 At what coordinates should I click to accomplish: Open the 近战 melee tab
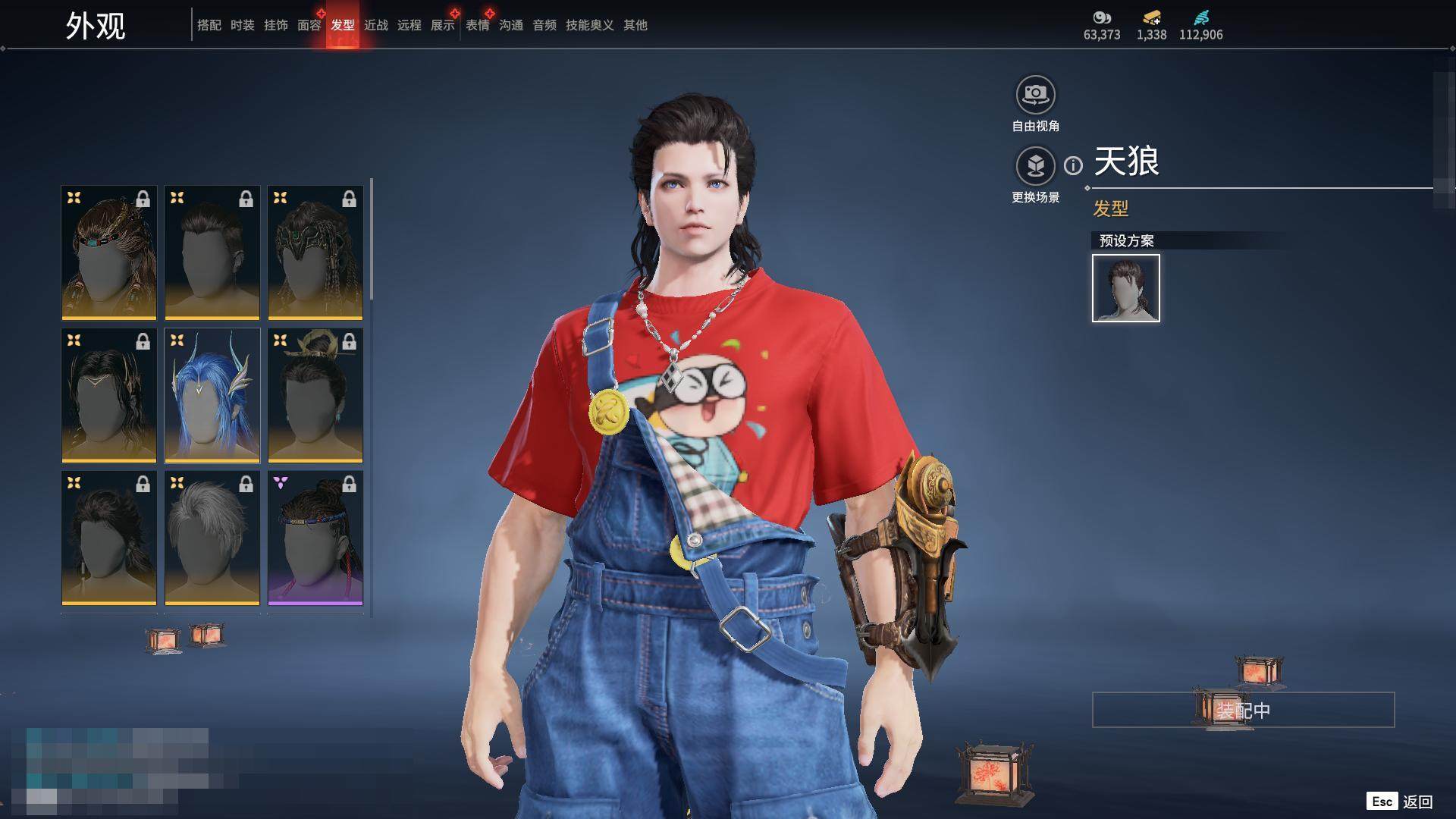click(375, 25)
